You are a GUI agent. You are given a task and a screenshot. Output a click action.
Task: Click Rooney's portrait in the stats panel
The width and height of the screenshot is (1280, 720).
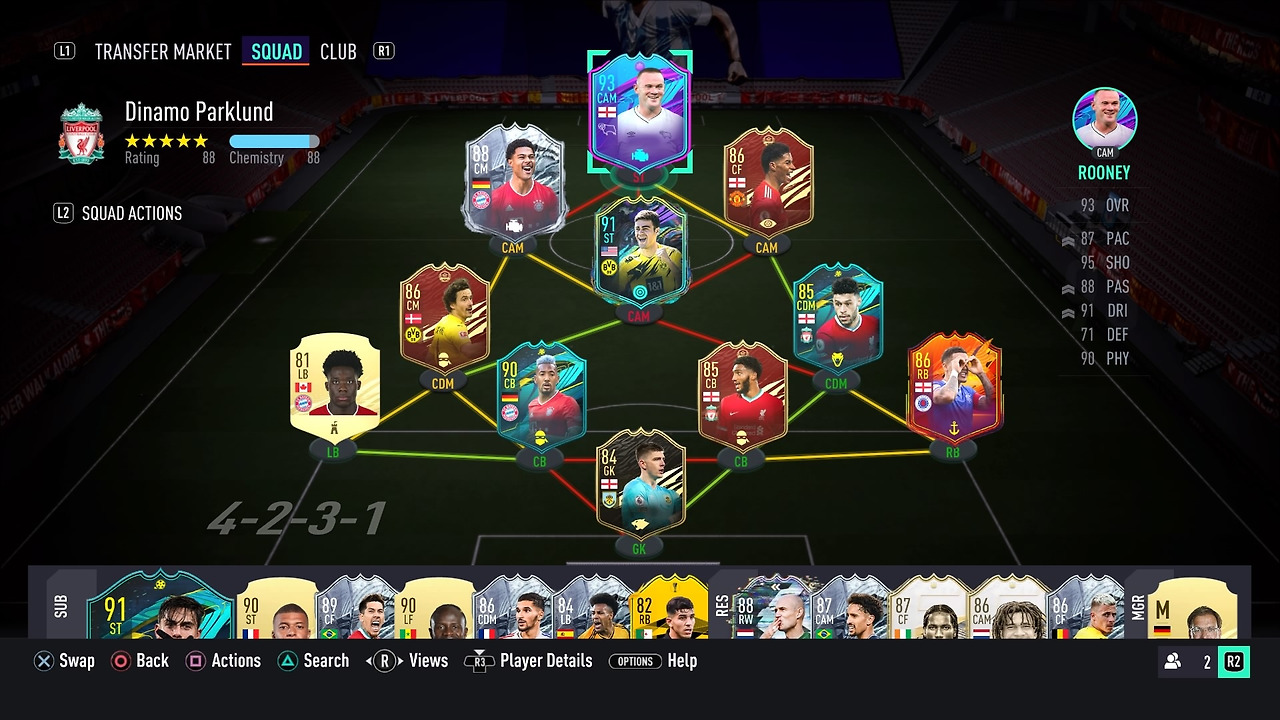(x=1104, y=119)
